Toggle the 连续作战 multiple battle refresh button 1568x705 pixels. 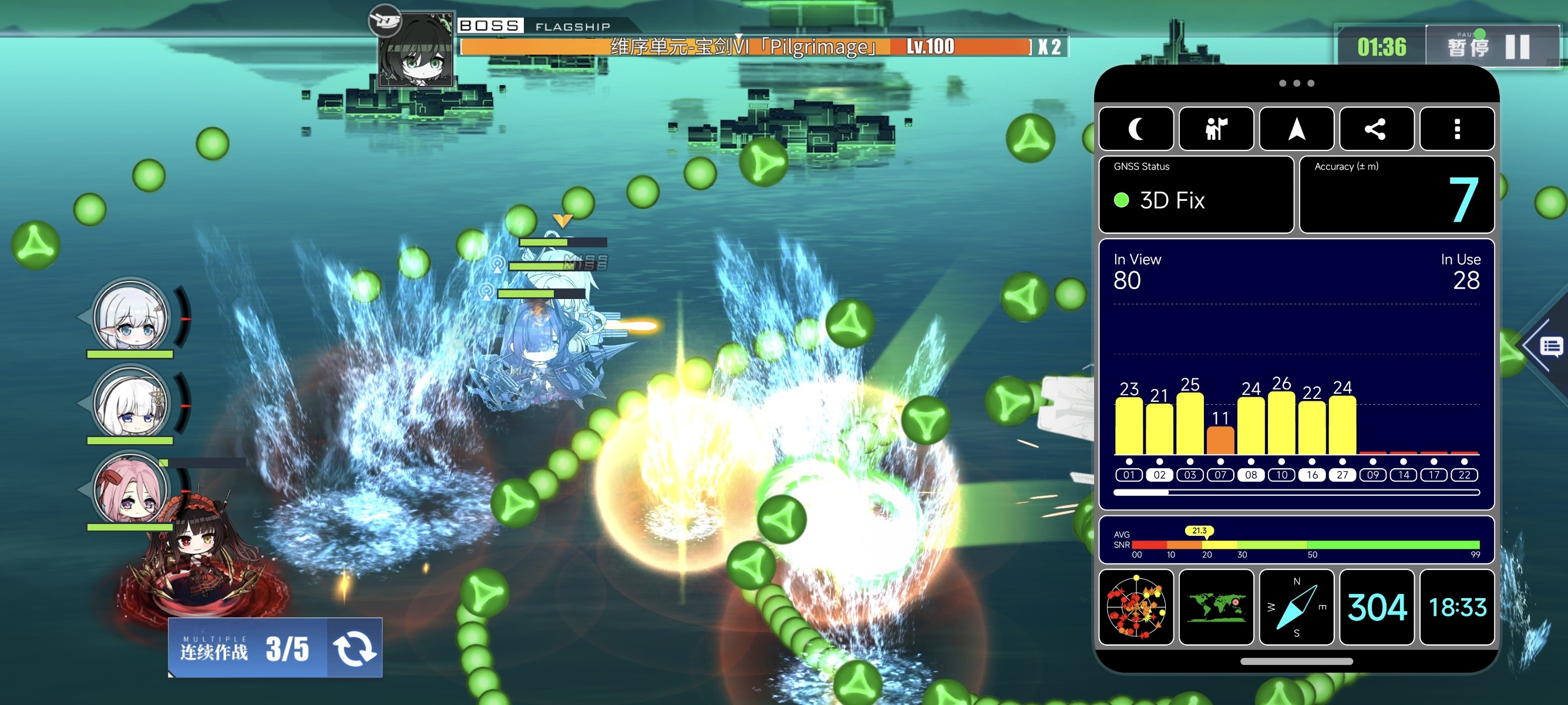tap(354, 648)
